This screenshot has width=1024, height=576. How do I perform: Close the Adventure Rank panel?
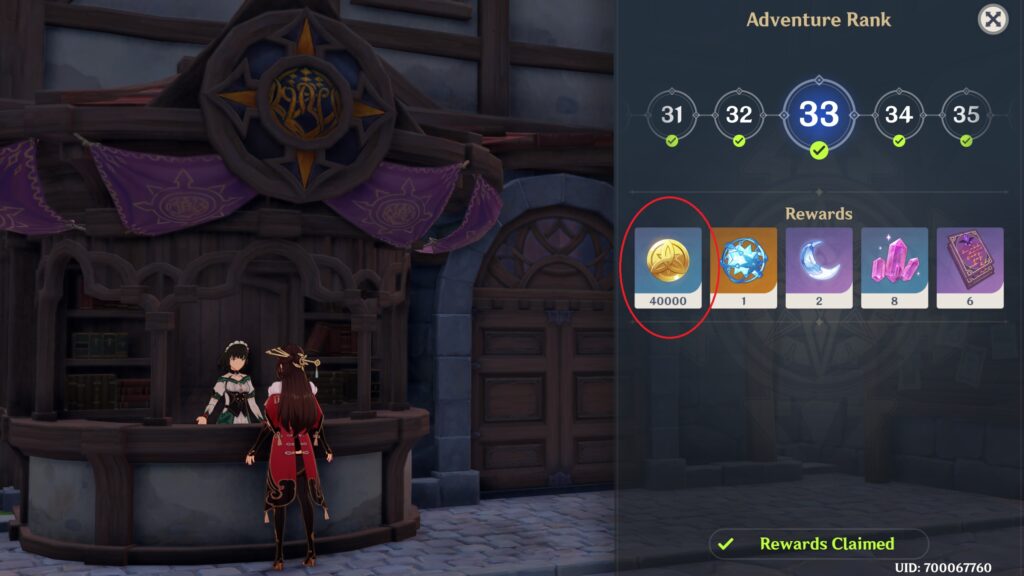click(x=992, y=19)
